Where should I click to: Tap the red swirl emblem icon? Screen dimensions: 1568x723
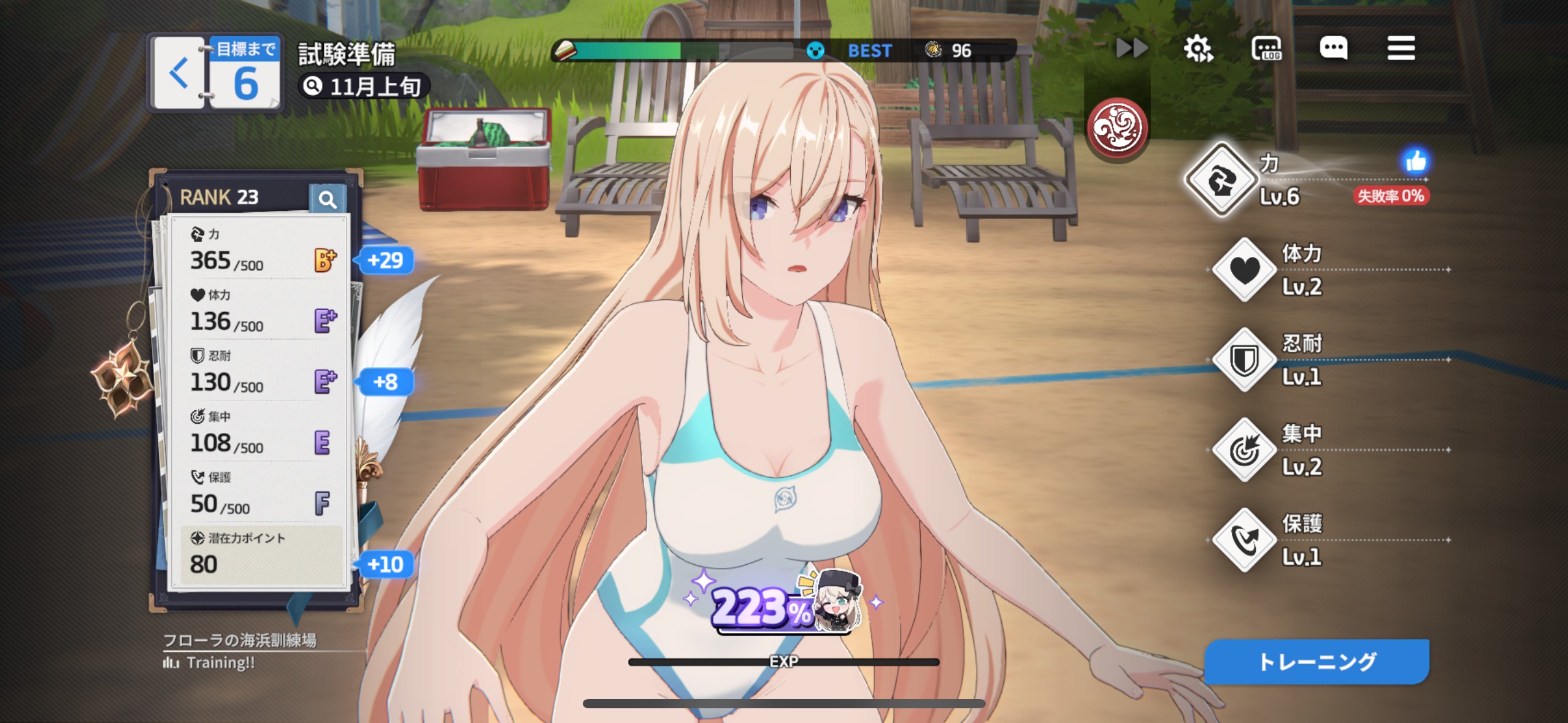[1117, 128]
